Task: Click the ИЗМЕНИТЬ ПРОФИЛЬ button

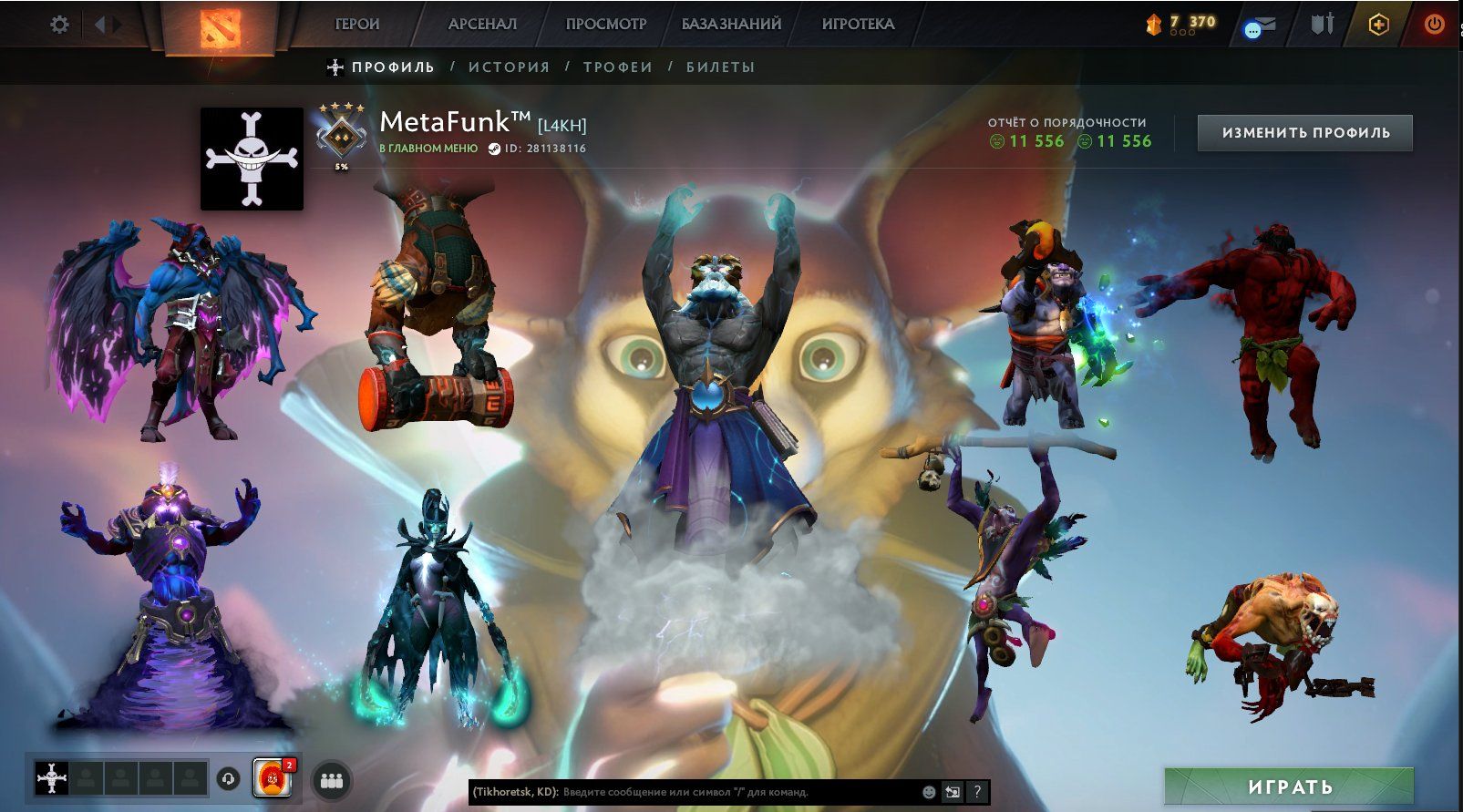Action: point(1305,133)
